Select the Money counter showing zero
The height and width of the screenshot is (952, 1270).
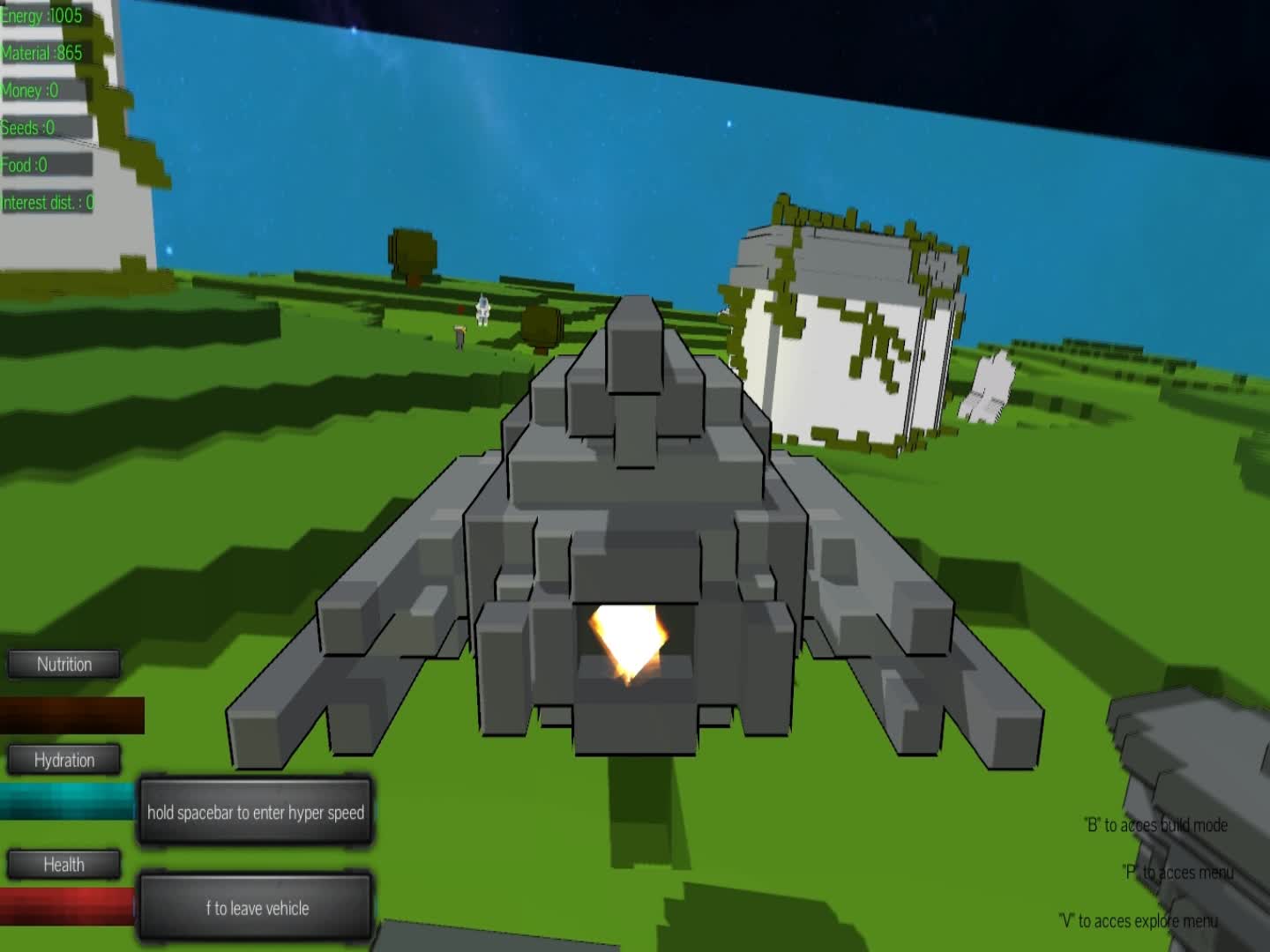31,89
